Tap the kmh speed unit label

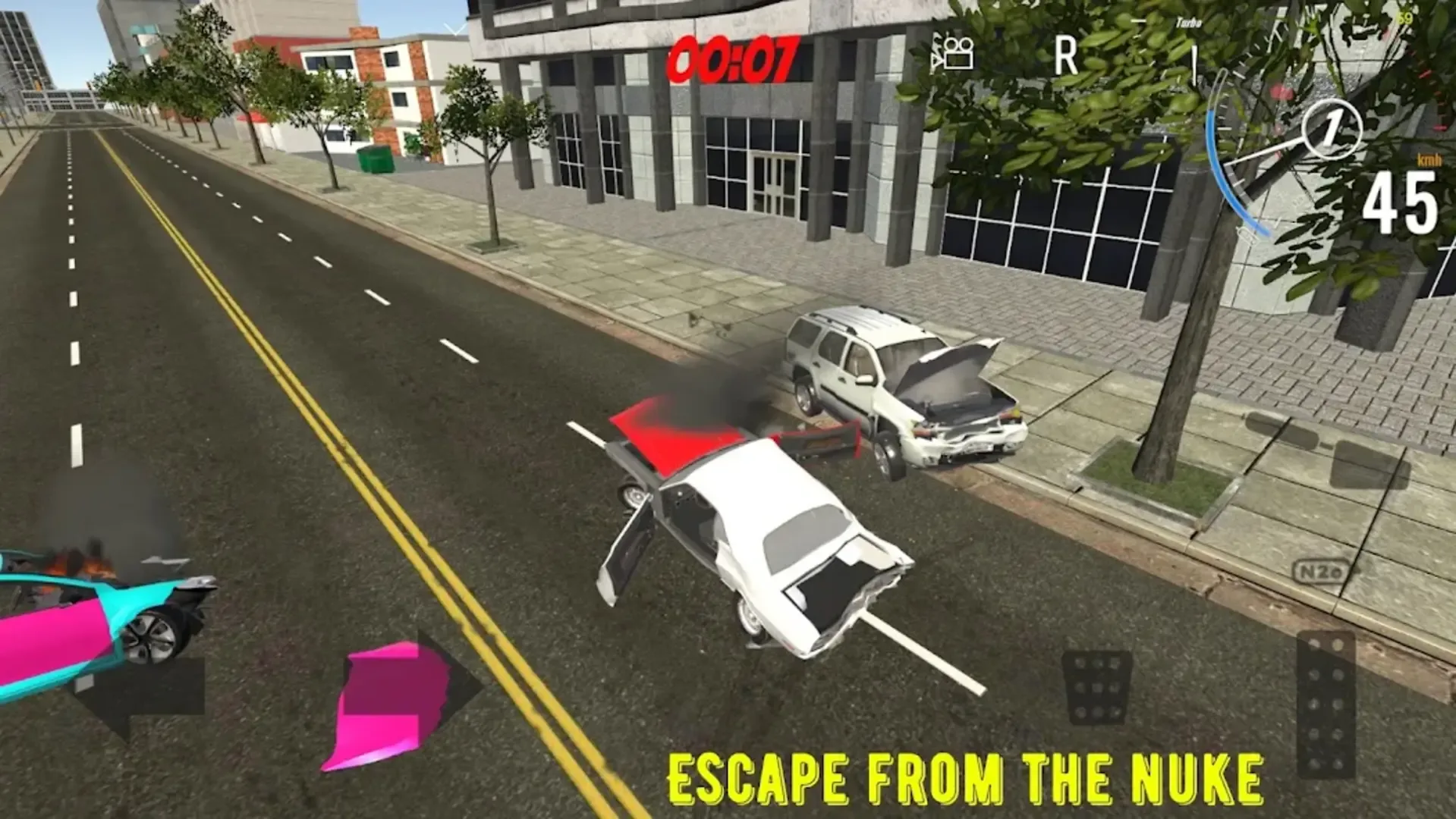[x=1429, y=161]
